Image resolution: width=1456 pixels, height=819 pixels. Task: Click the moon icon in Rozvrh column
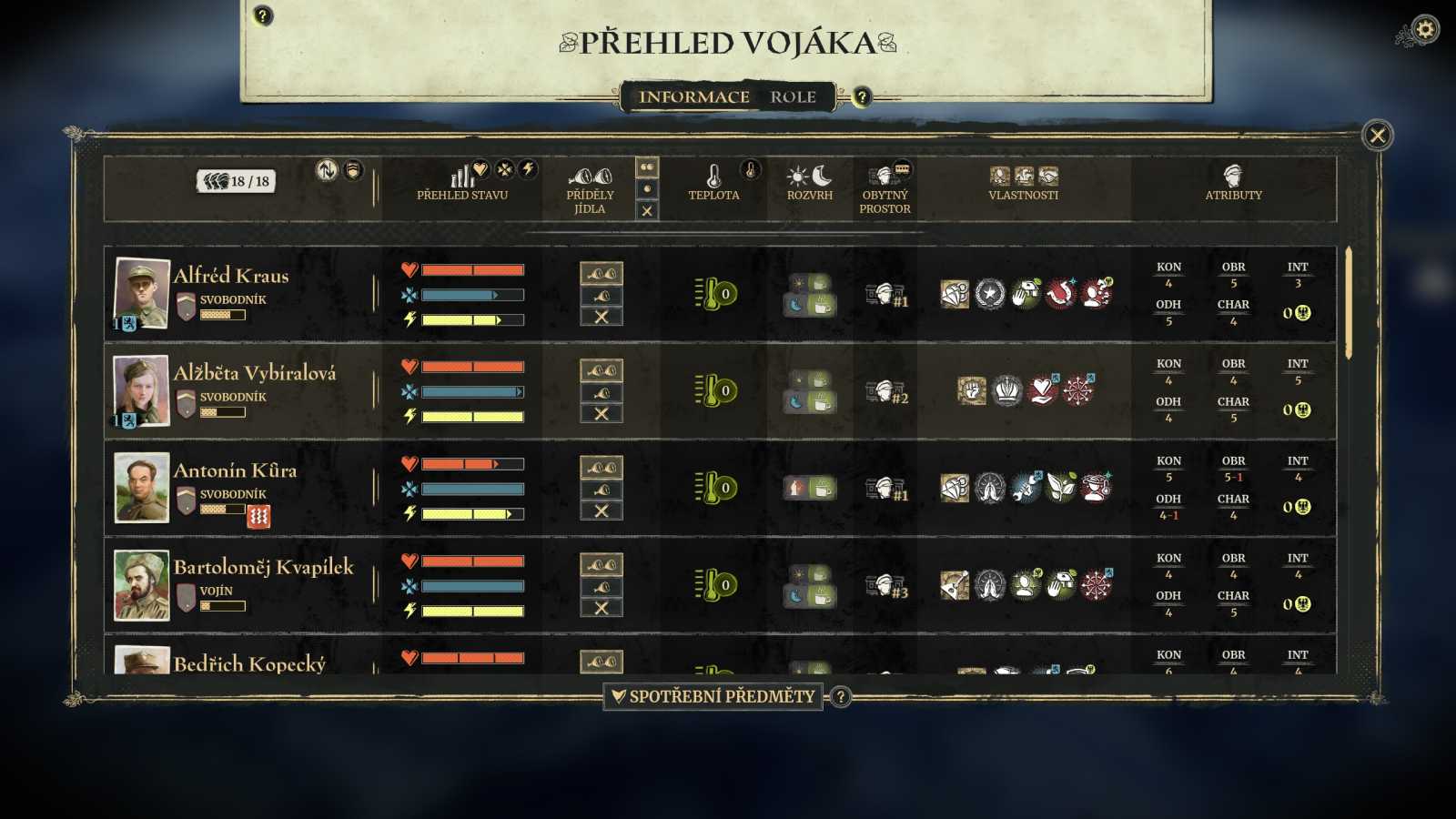click(x=822, y=176)
